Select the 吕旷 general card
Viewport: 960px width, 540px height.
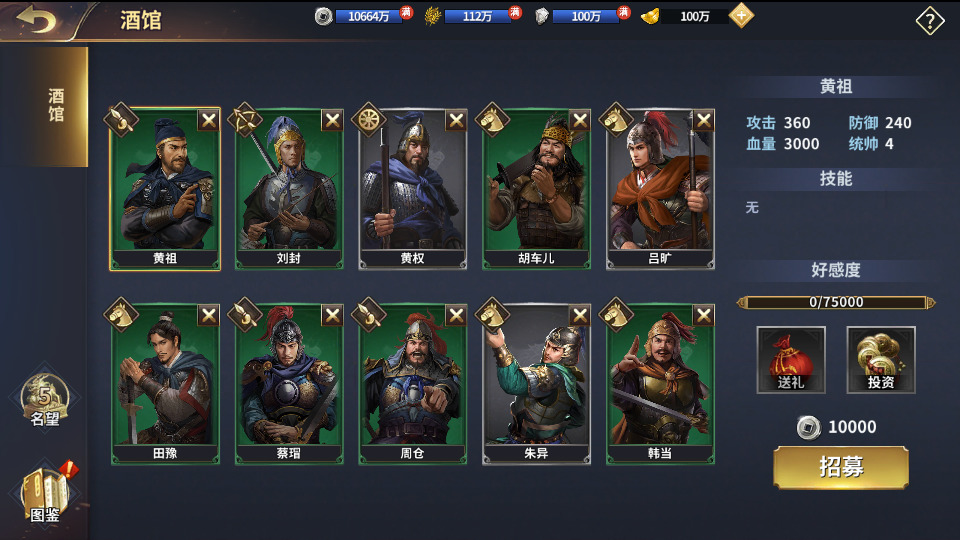pos(661,190)
